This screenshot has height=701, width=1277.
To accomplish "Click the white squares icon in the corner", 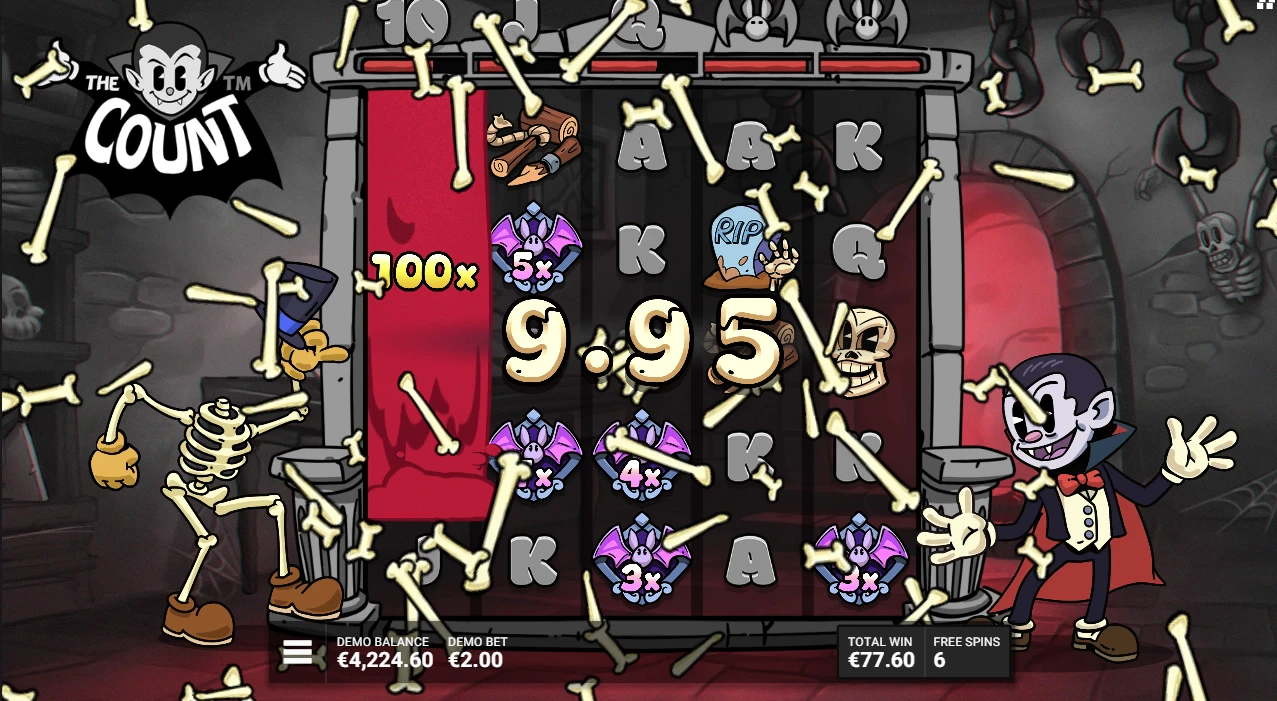I will click(1266, 5).
